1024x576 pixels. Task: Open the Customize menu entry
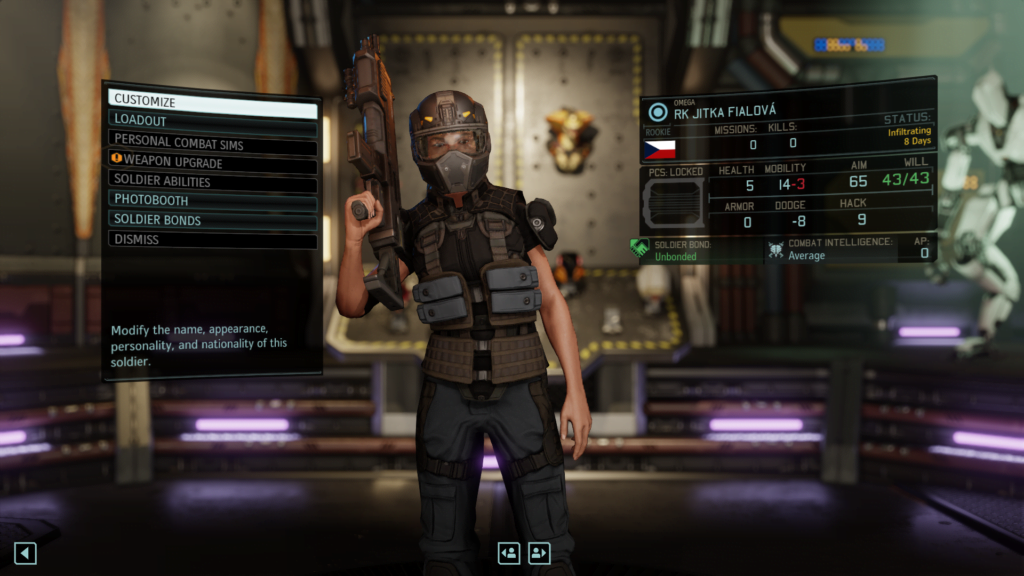[212, 101]
